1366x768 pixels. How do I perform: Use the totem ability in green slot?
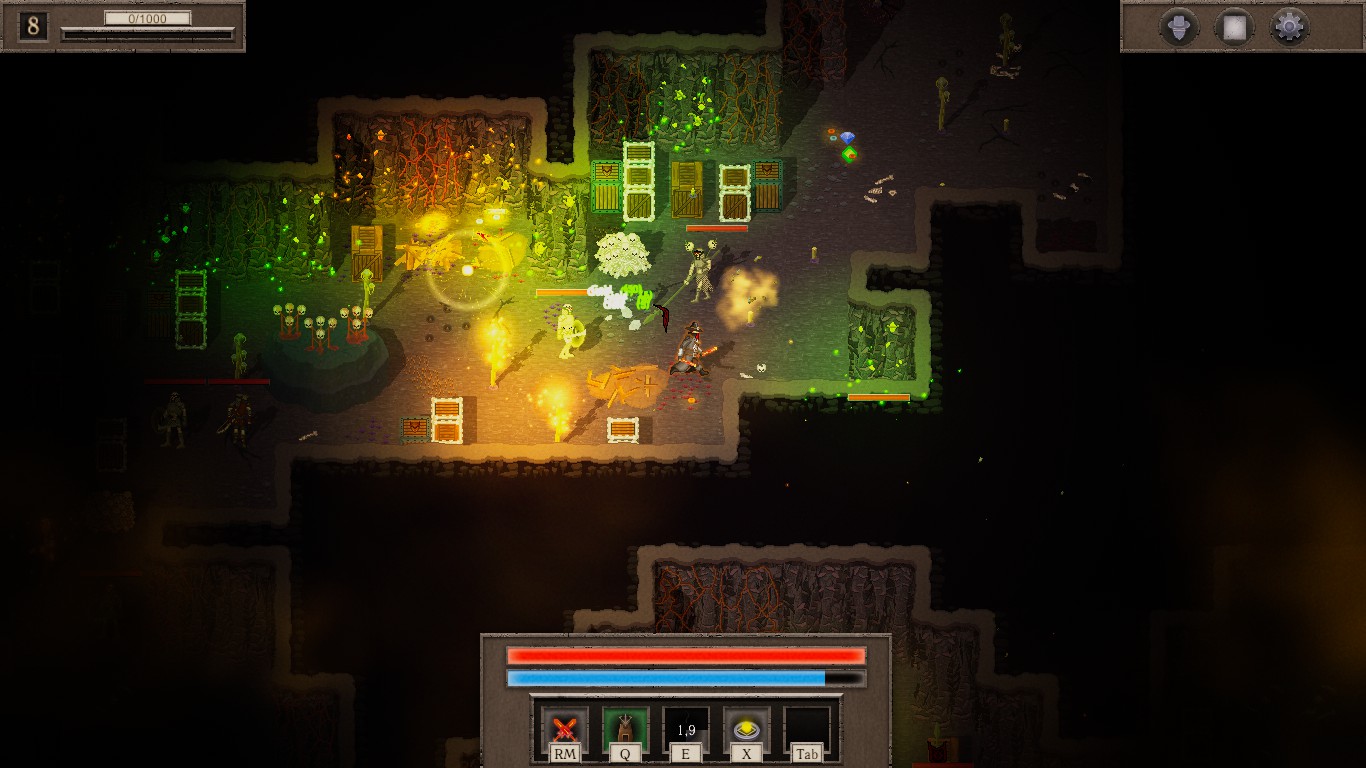pyautogui.click(x=625, y=730)
